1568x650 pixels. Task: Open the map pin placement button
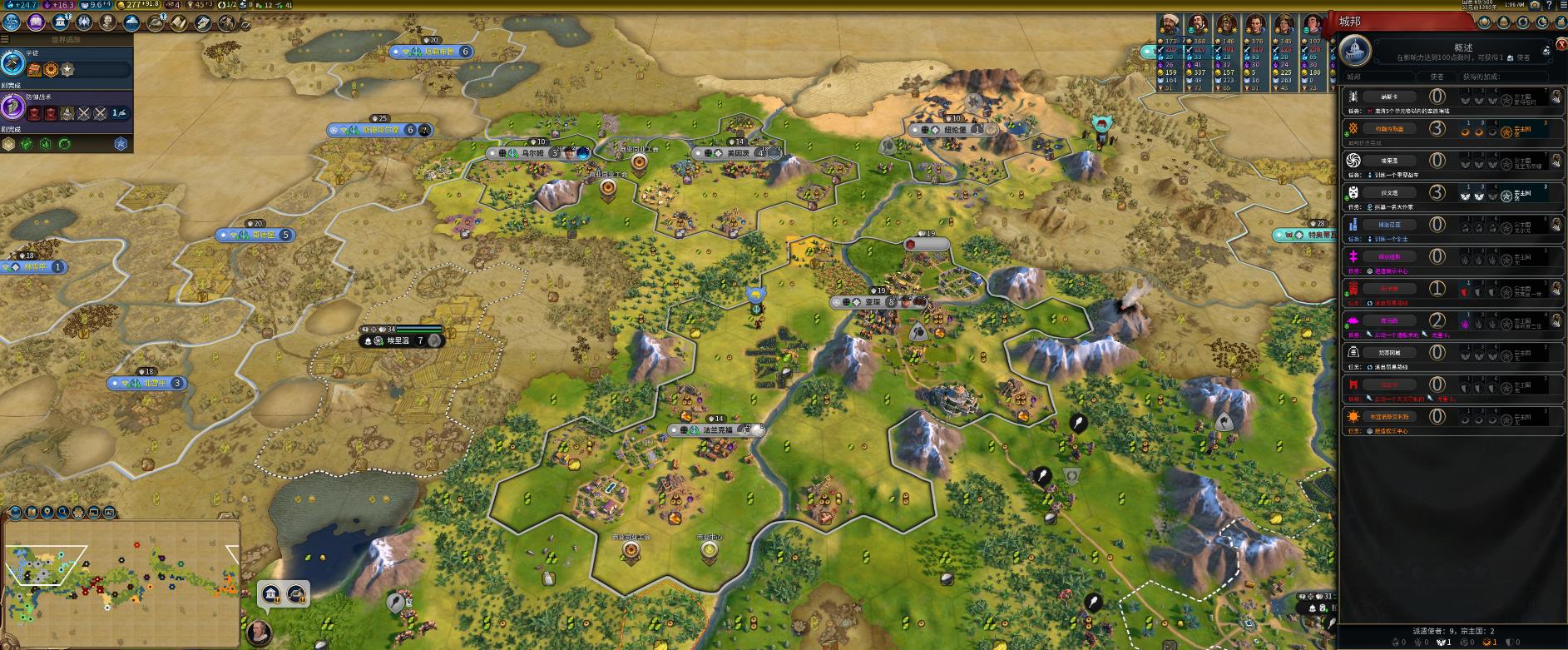click(47, 513)
